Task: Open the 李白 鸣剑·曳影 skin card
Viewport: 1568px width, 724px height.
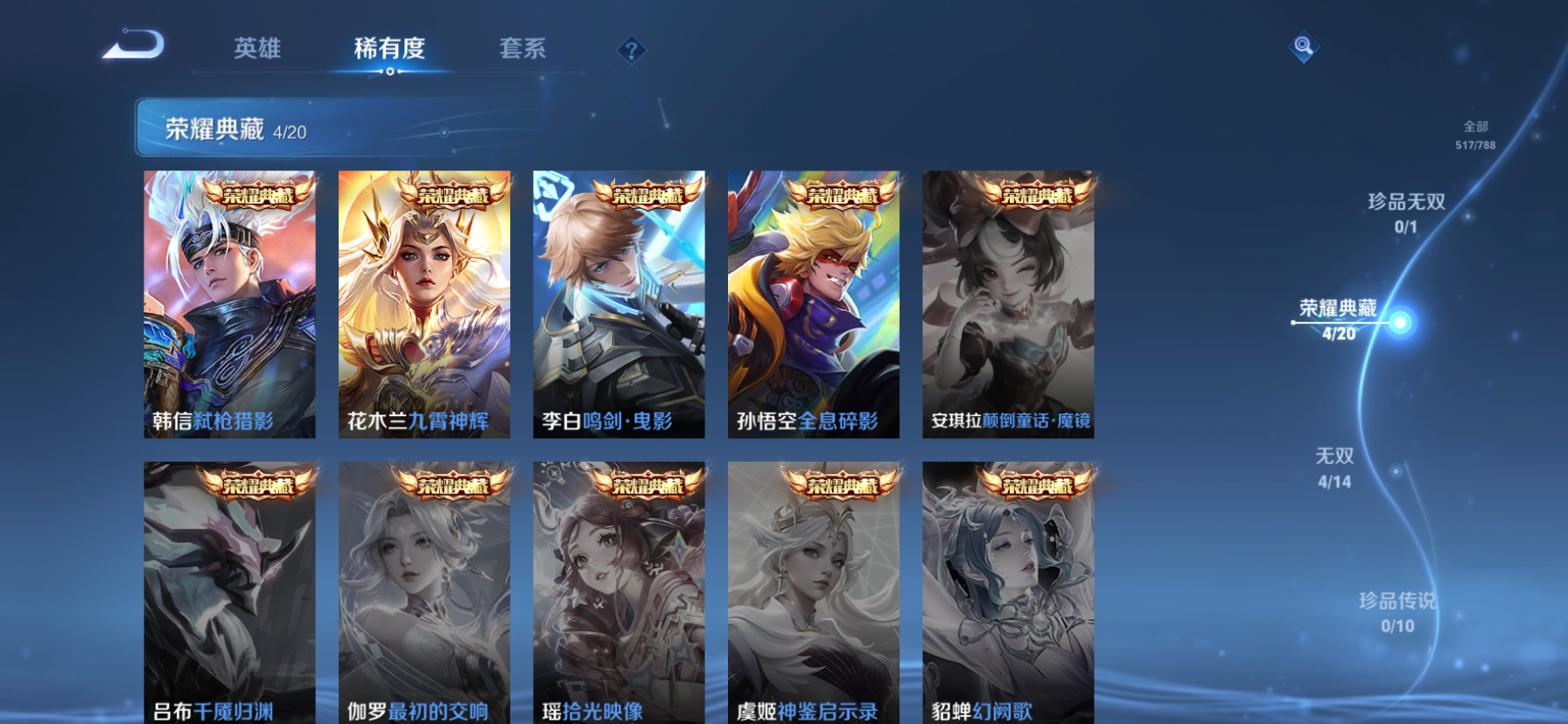Action: point(619,303)
